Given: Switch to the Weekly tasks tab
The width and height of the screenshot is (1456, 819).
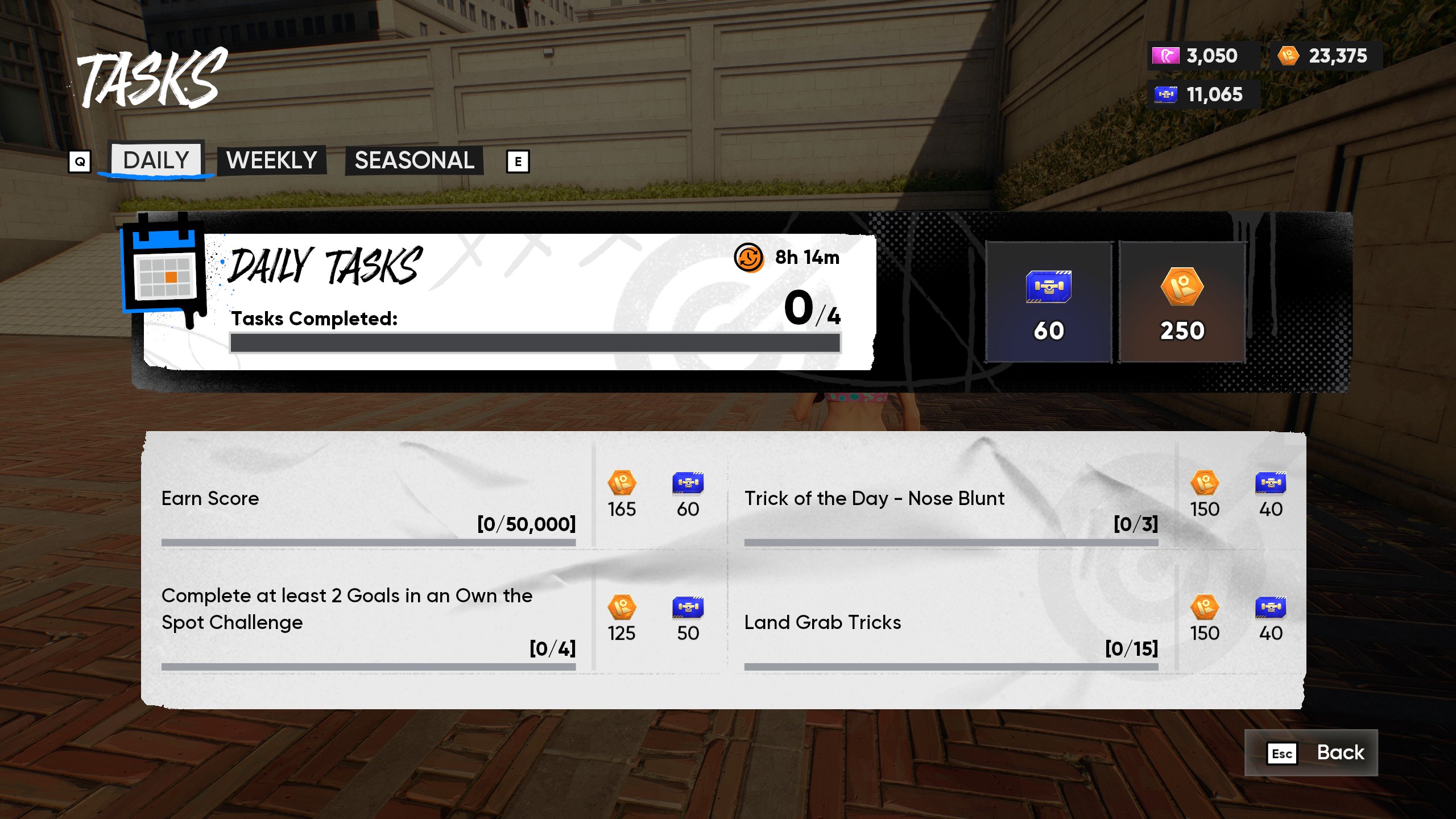Looking at the screenshot, I should [x=271, y=160].
